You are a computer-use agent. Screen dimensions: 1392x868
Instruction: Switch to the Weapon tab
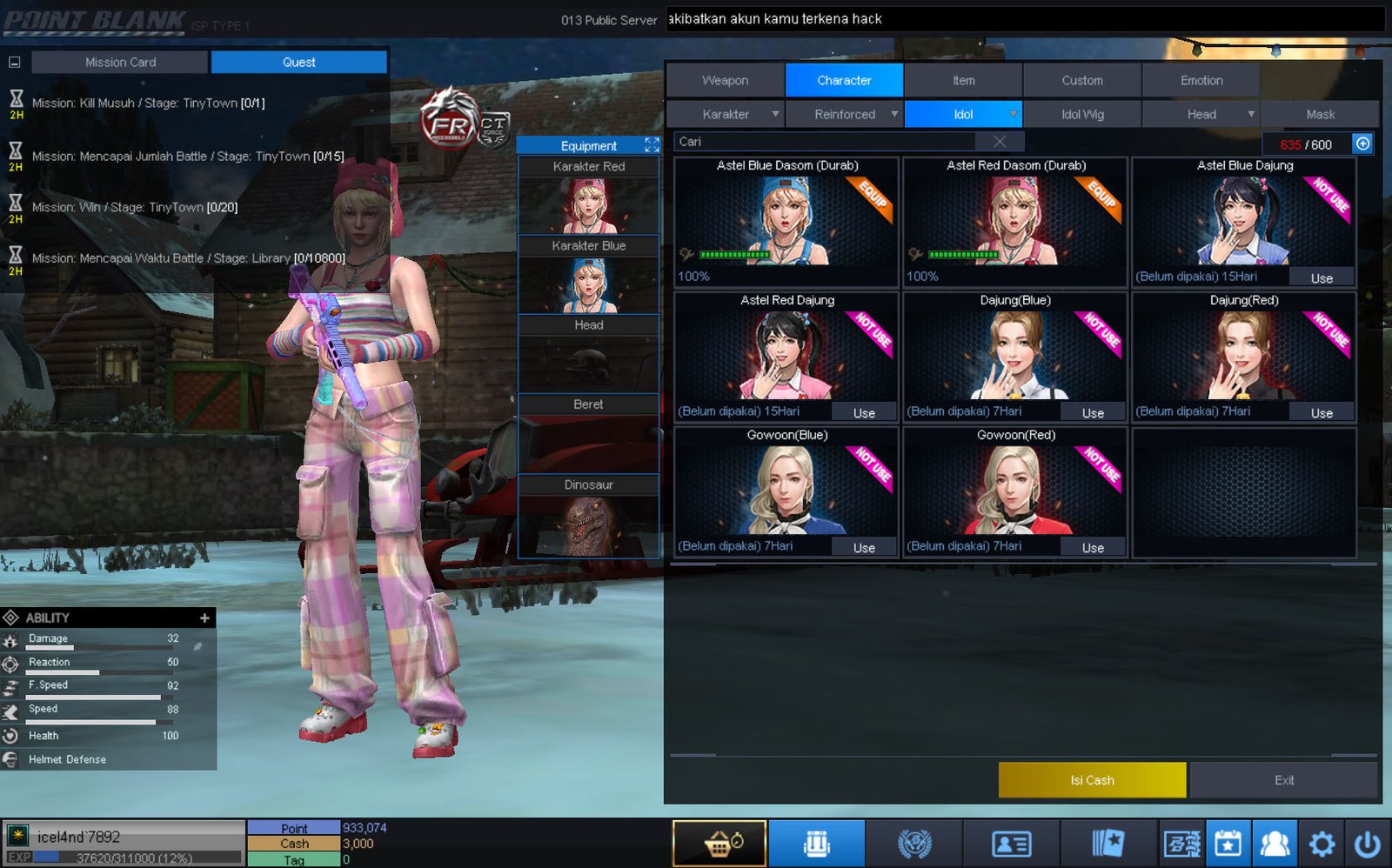click(725, 80)
